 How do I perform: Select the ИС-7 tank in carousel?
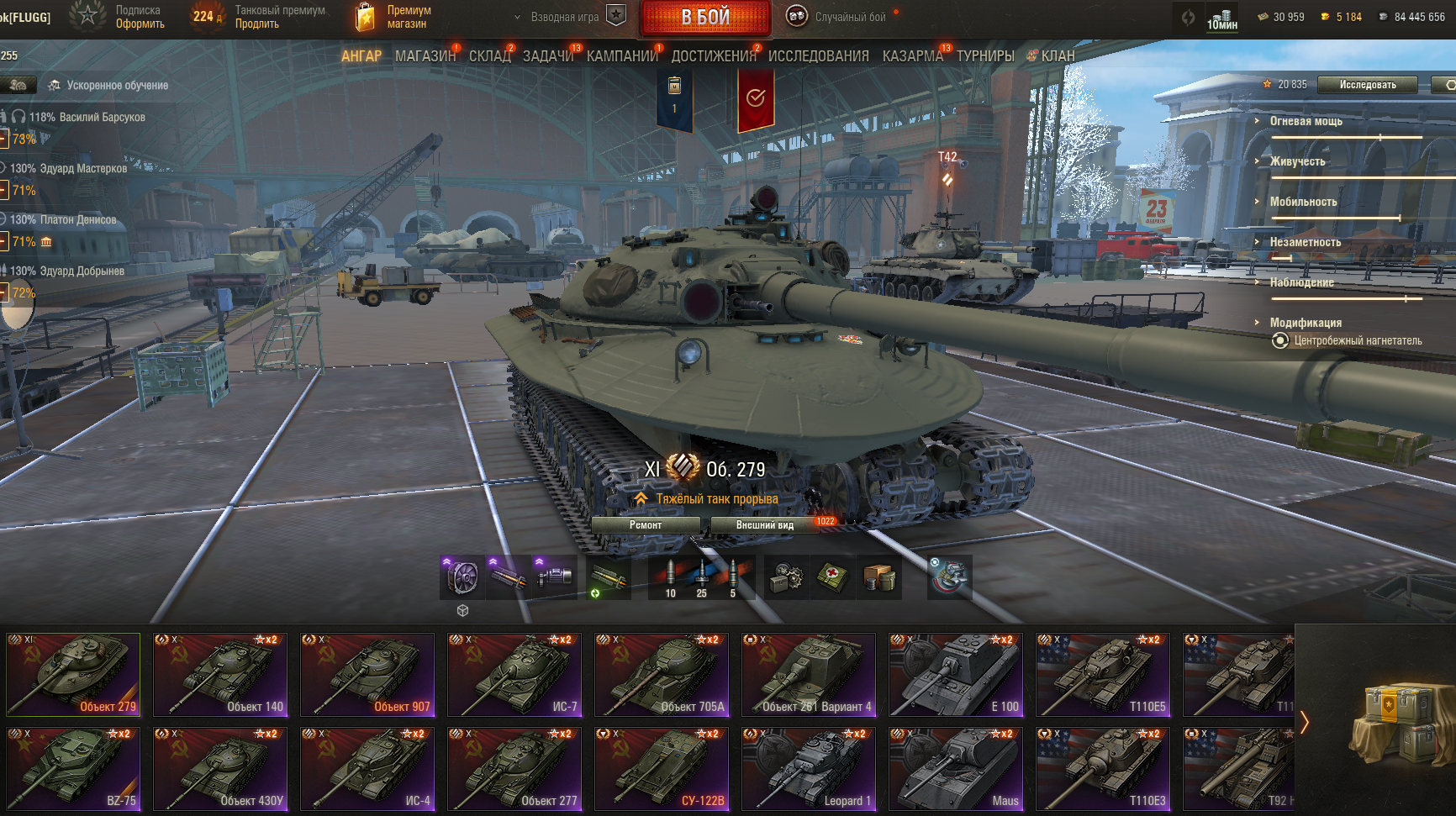coord(514,675)
